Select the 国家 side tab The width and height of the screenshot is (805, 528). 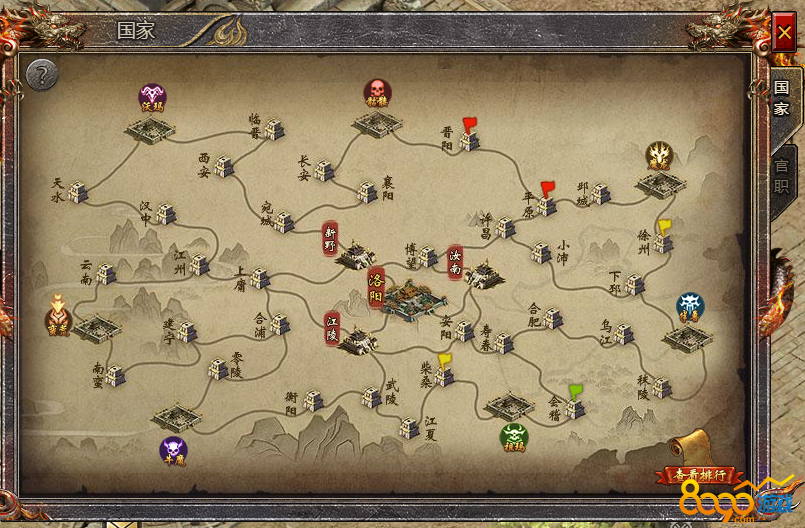pos(782,98)
